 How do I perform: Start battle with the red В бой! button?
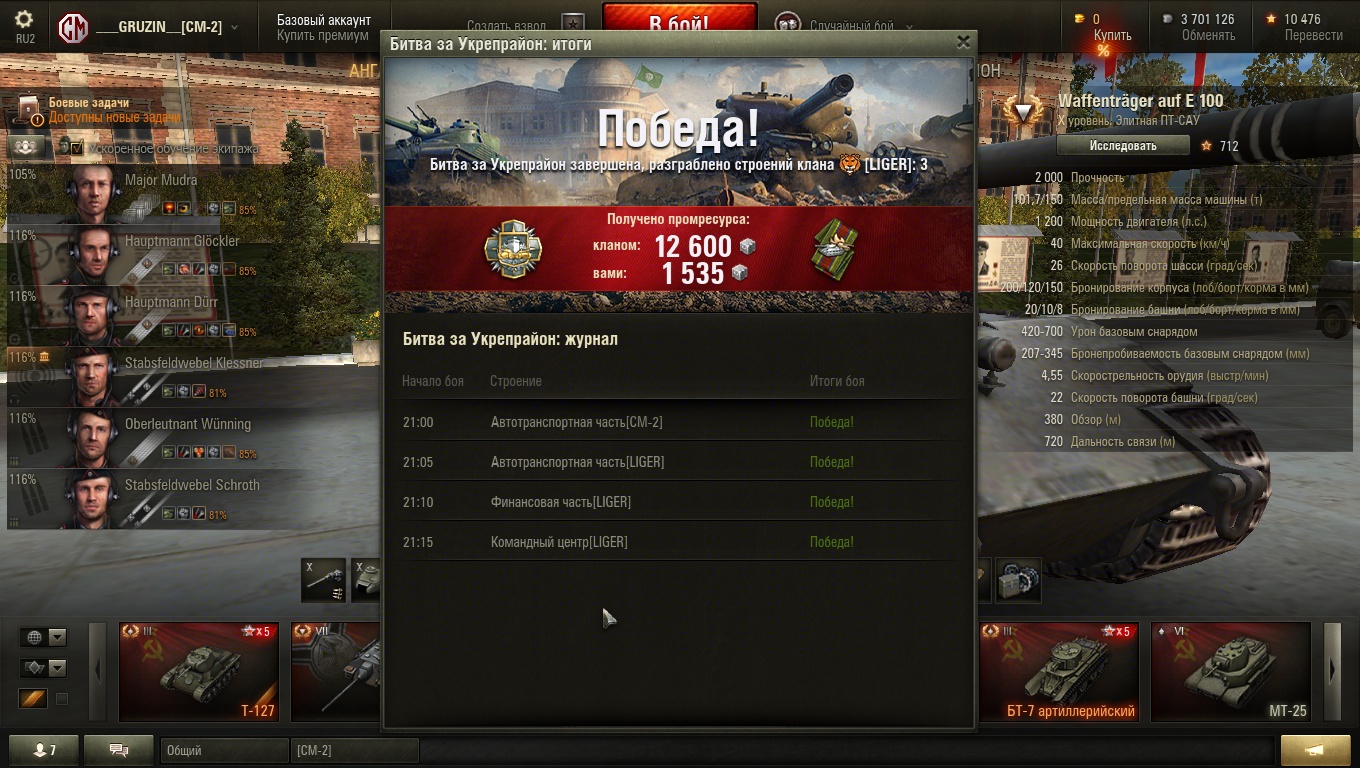click(678, 22)
